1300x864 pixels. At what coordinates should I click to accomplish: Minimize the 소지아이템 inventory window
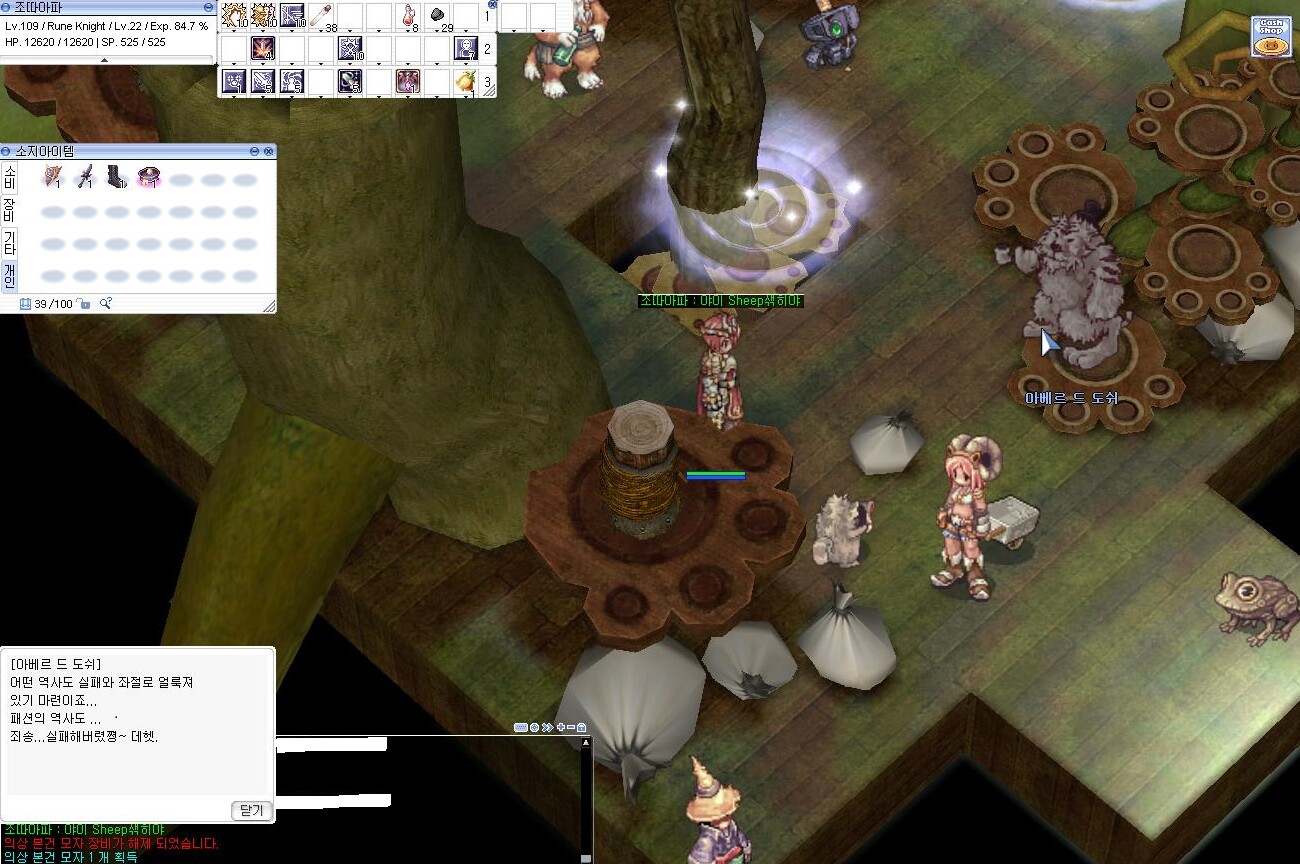point(254,151)
